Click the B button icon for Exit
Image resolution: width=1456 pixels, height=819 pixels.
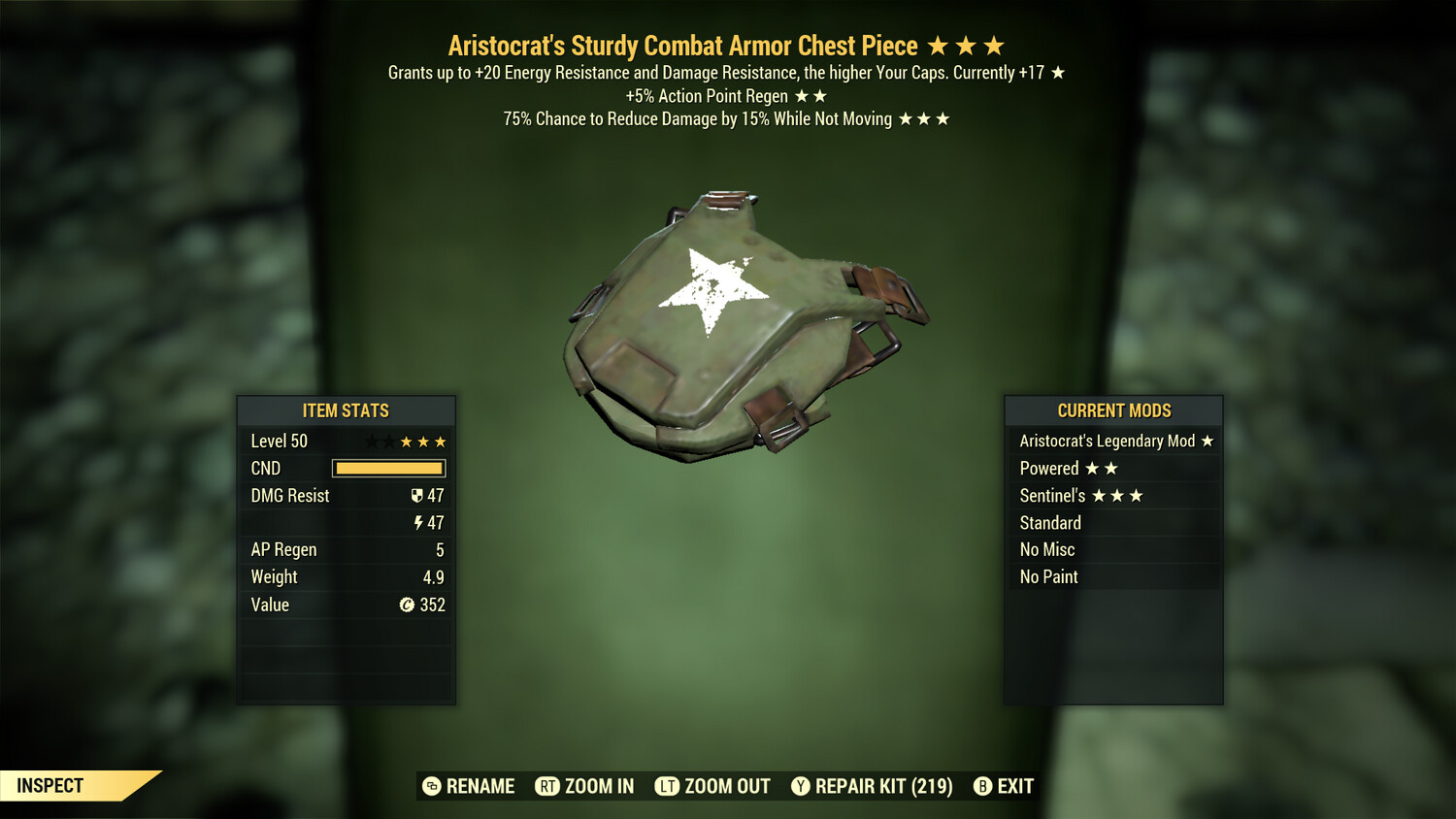click(x=983, y=786)
